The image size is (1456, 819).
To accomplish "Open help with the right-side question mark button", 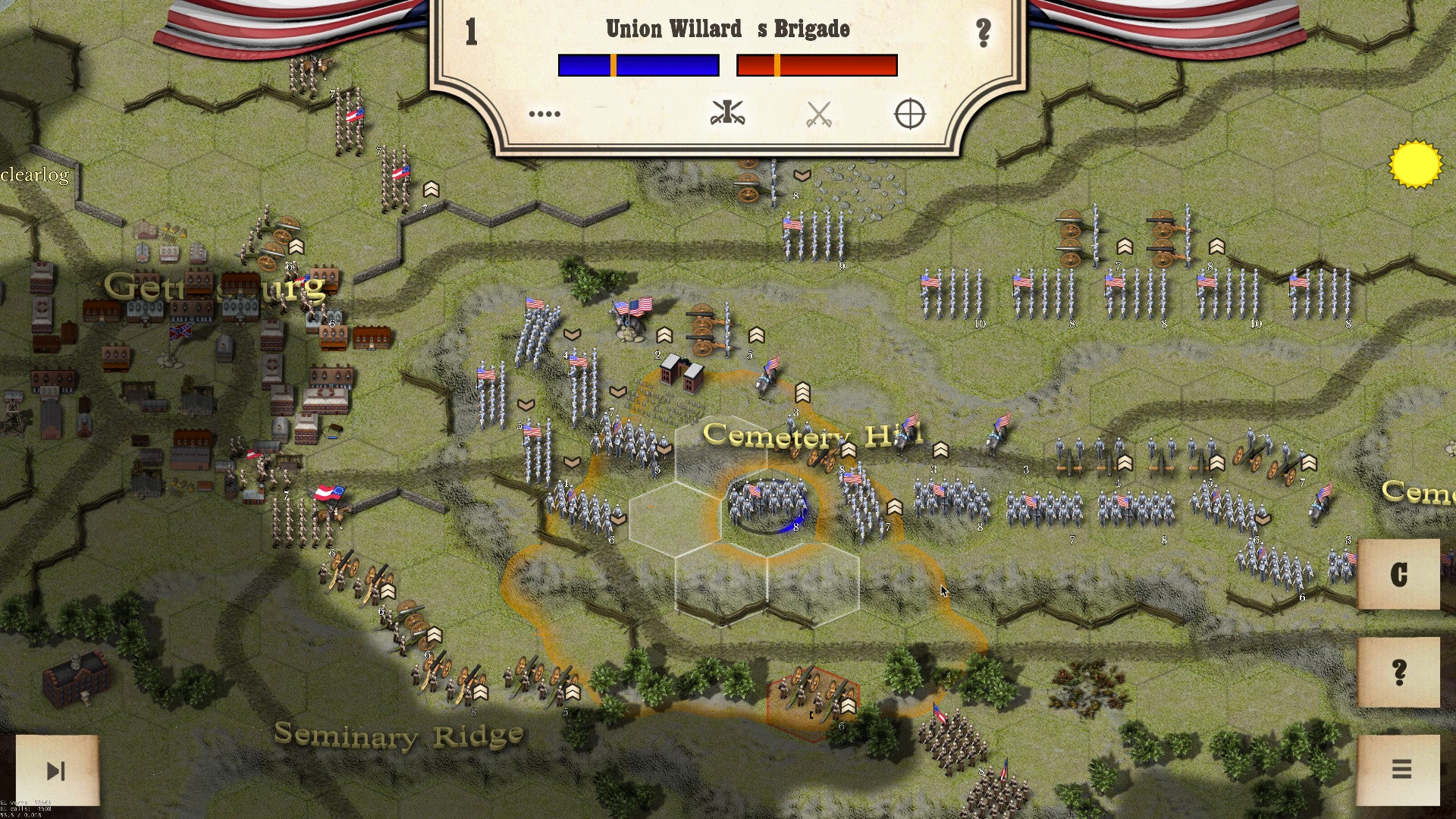I will pos(1398,673).
